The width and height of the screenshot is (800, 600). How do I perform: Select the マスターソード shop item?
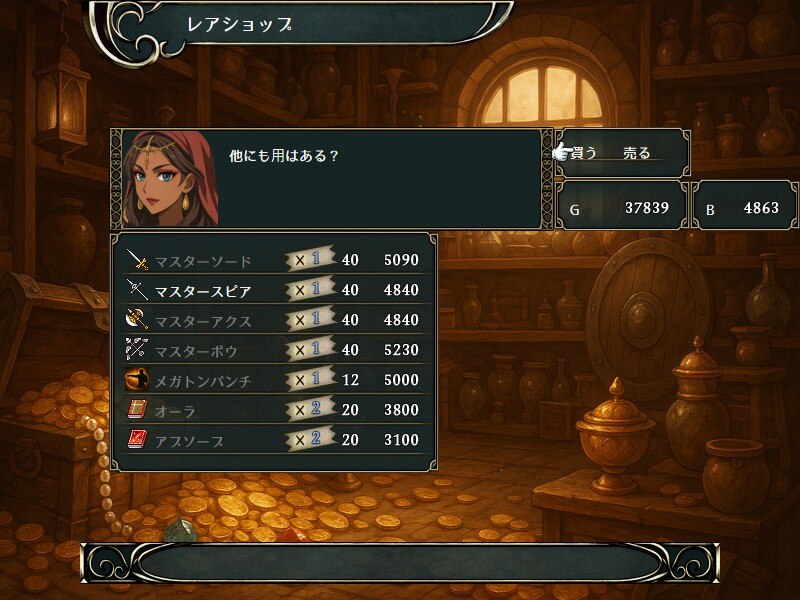pyautogui.click(x=272, y=261)
